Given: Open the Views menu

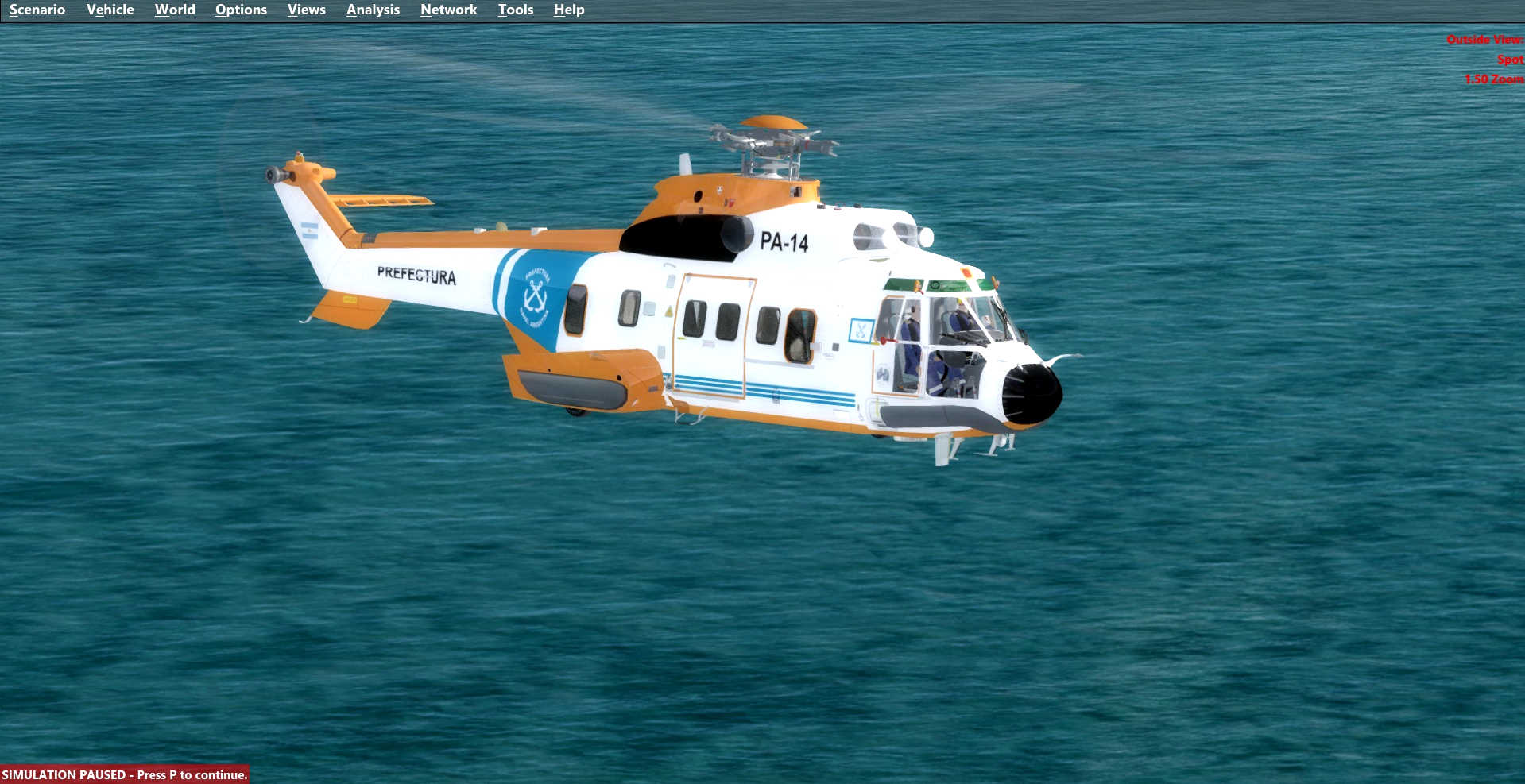Looking at the screenshot, I should (x=306, y=10).
